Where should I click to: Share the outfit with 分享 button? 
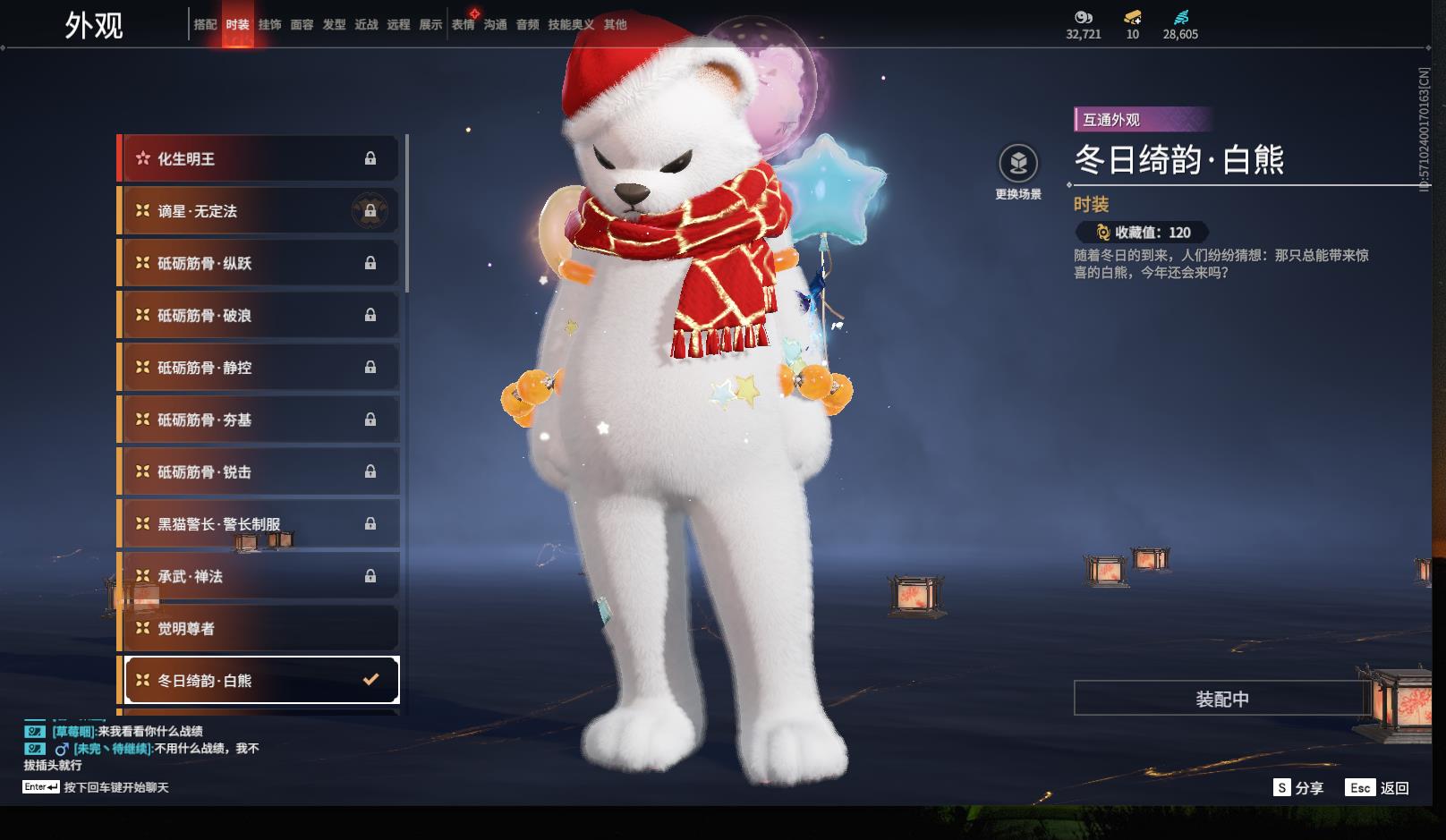click(x=1298, y=788)
